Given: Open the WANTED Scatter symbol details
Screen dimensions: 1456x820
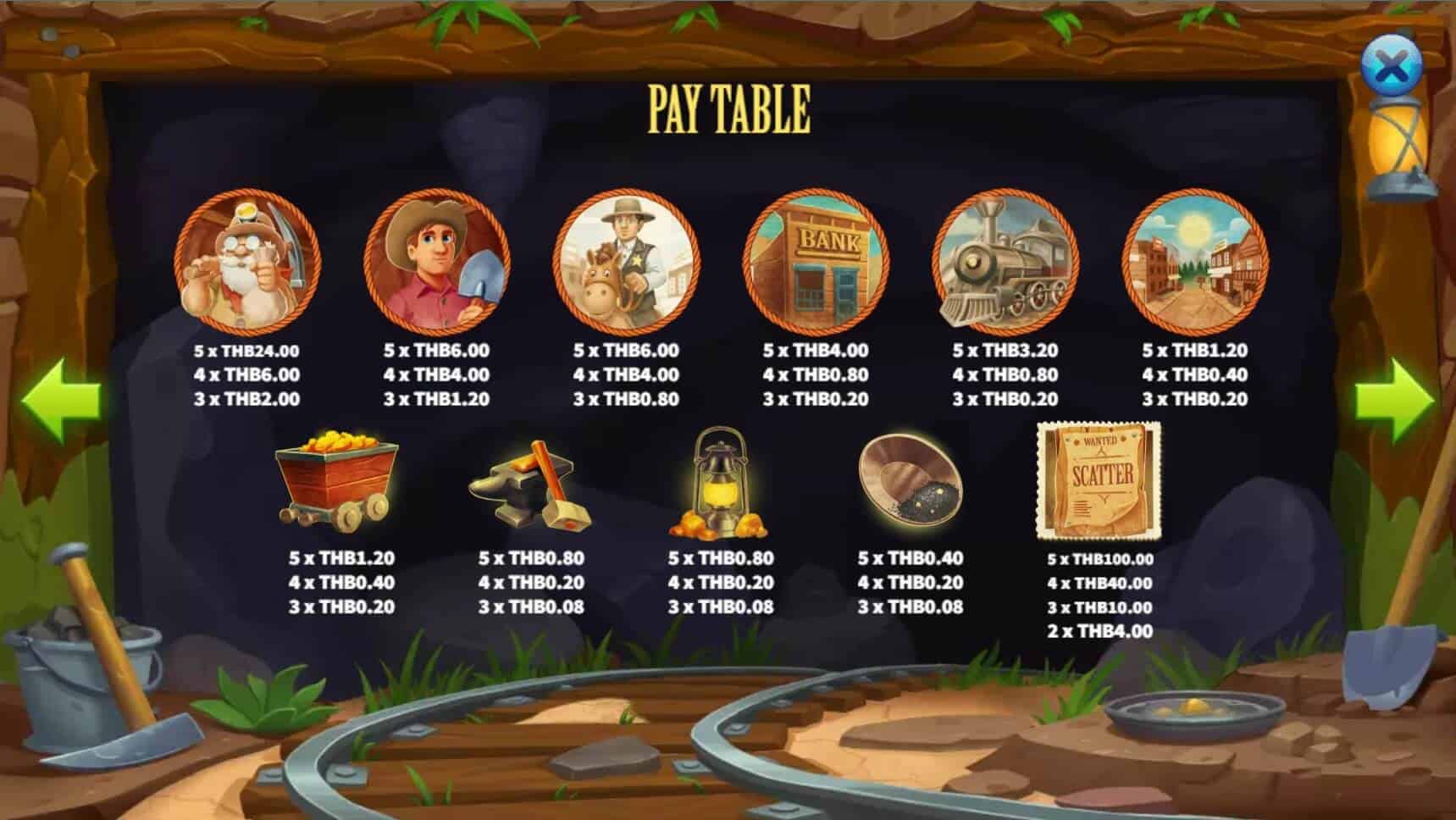Looking at the screenshot, I should click(x=1101, y=479).
